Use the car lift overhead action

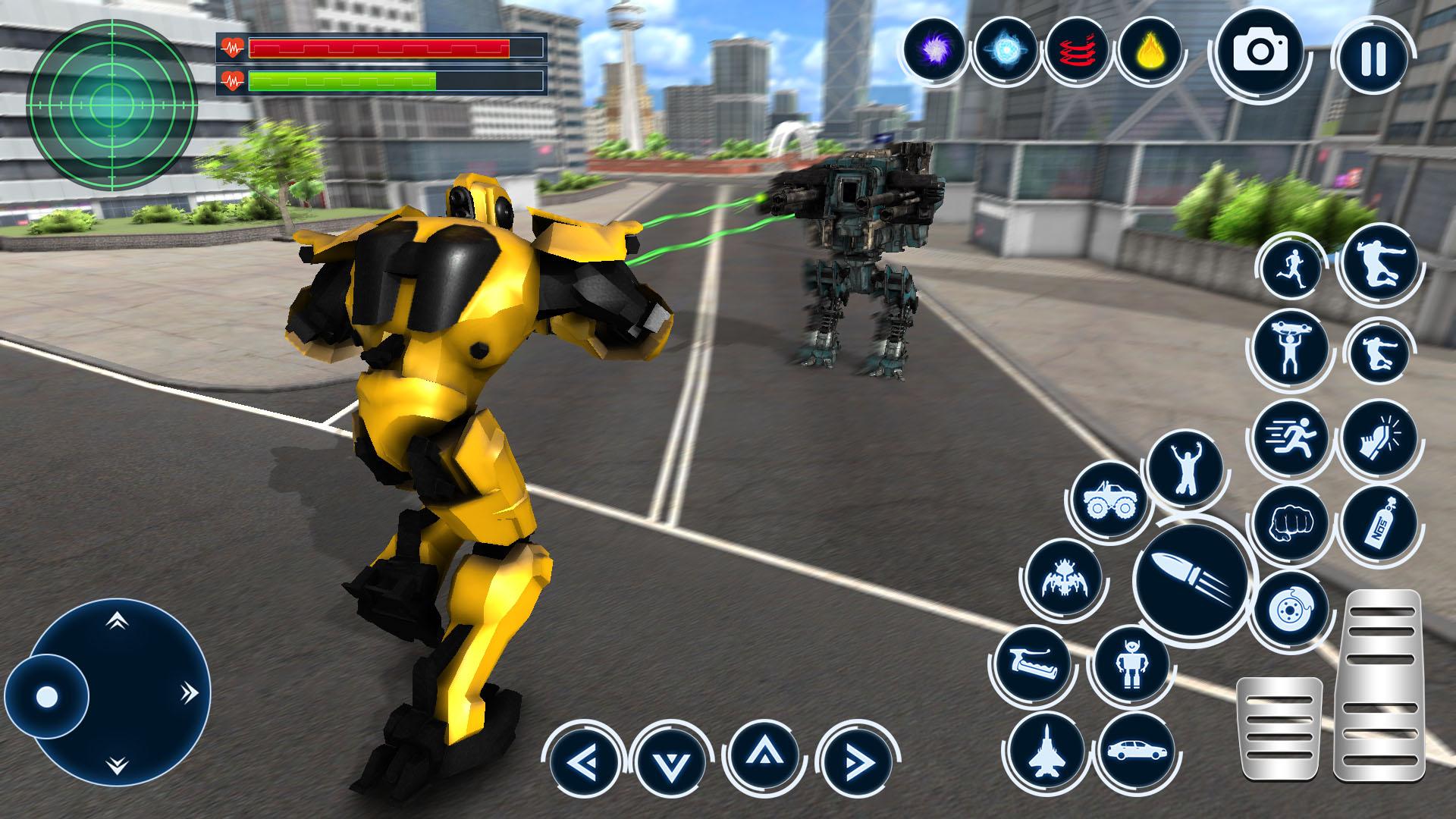(x=1291, y=350)
